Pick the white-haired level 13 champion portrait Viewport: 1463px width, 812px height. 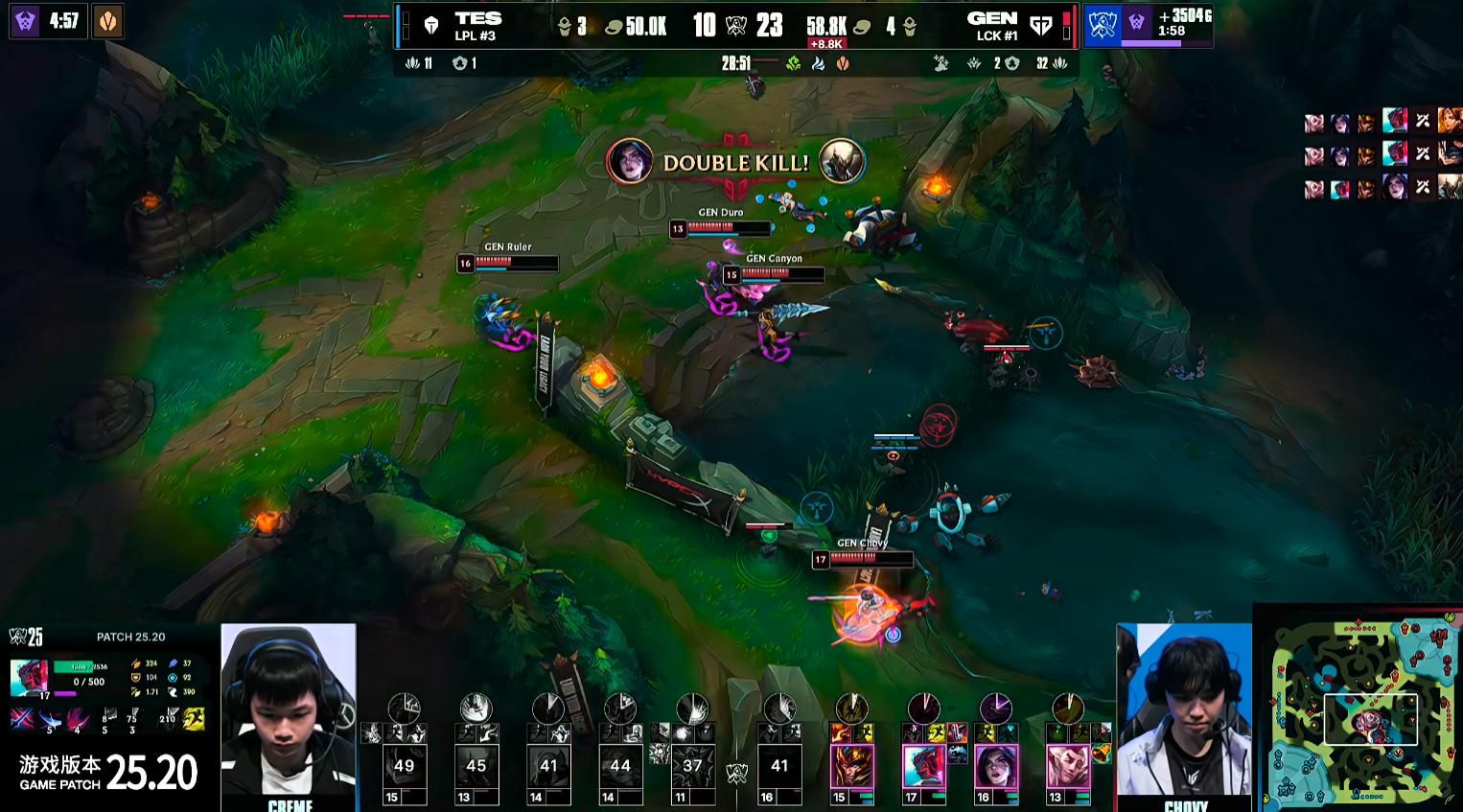1067,767
